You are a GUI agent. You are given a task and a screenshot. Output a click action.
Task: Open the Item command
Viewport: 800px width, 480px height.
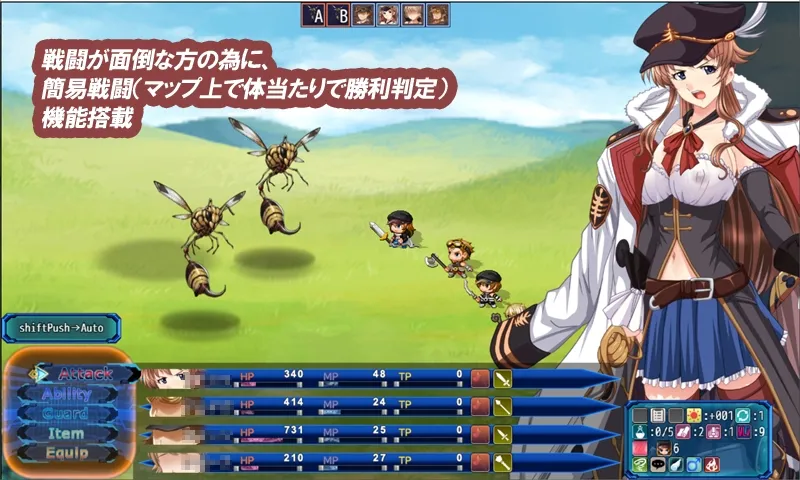coord(66,433)
